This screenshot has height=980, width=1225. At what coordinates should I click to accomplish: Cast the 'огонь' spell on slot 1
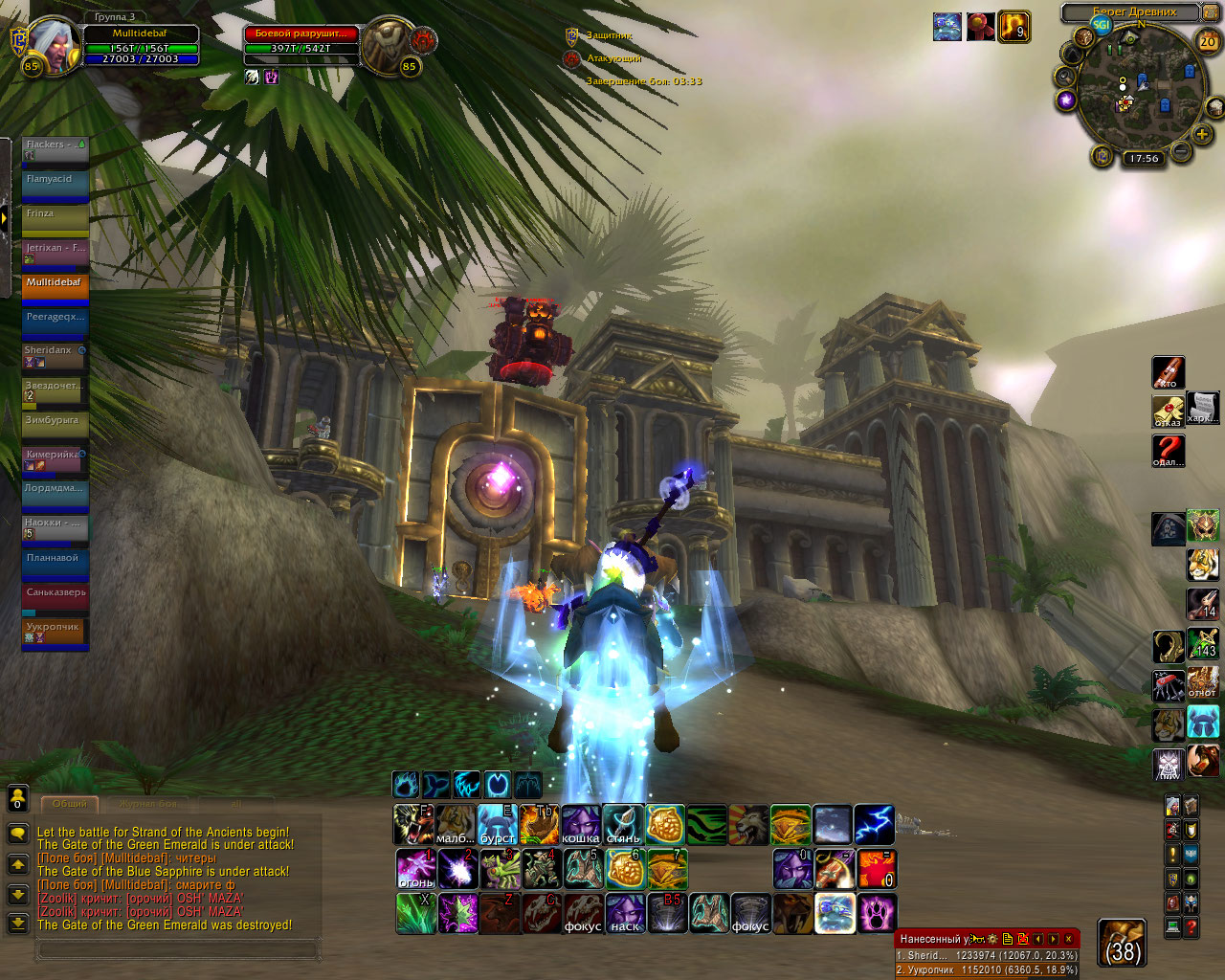pyautogui.click(x=415, y=869)
